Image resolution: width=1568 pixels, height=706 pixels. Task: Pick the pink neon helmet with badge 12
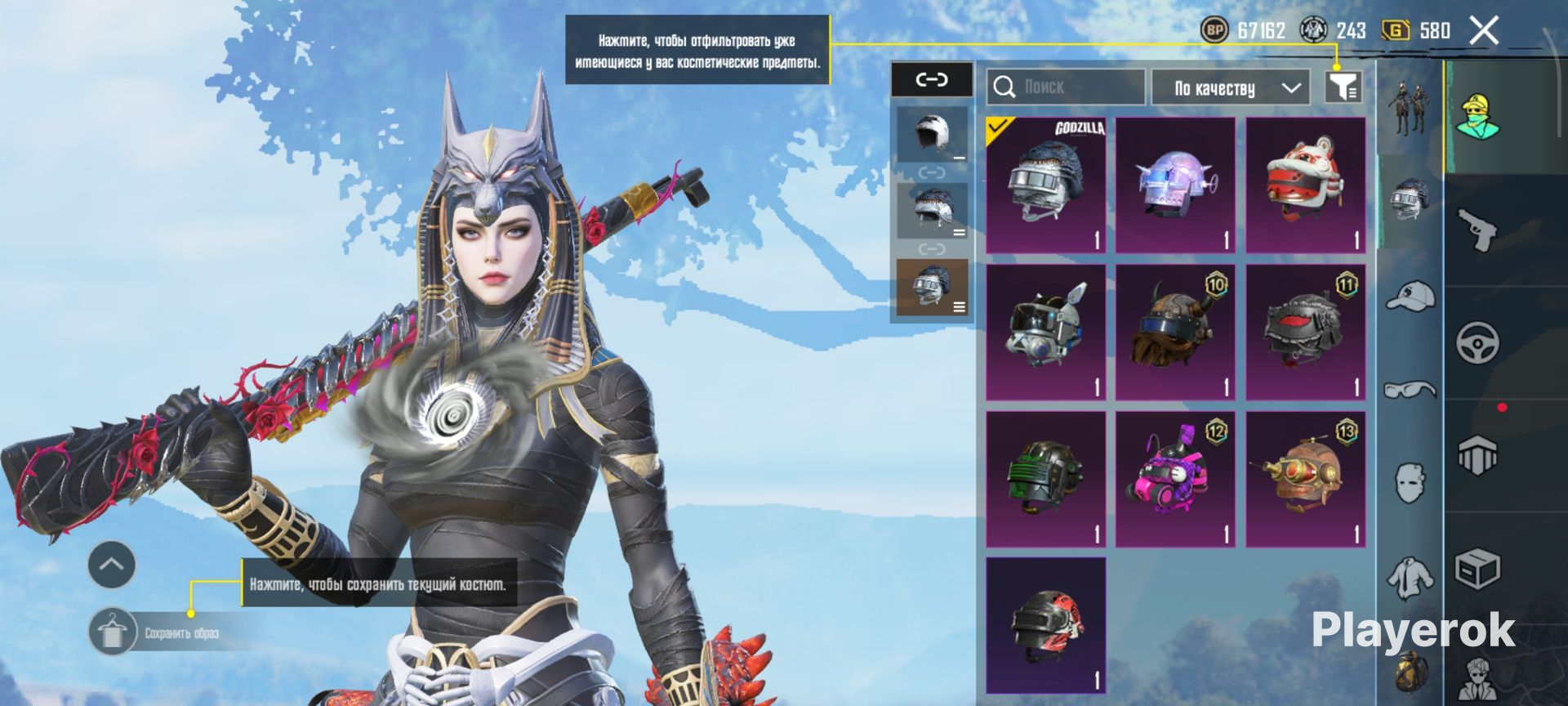click(x=1175, y=479)
